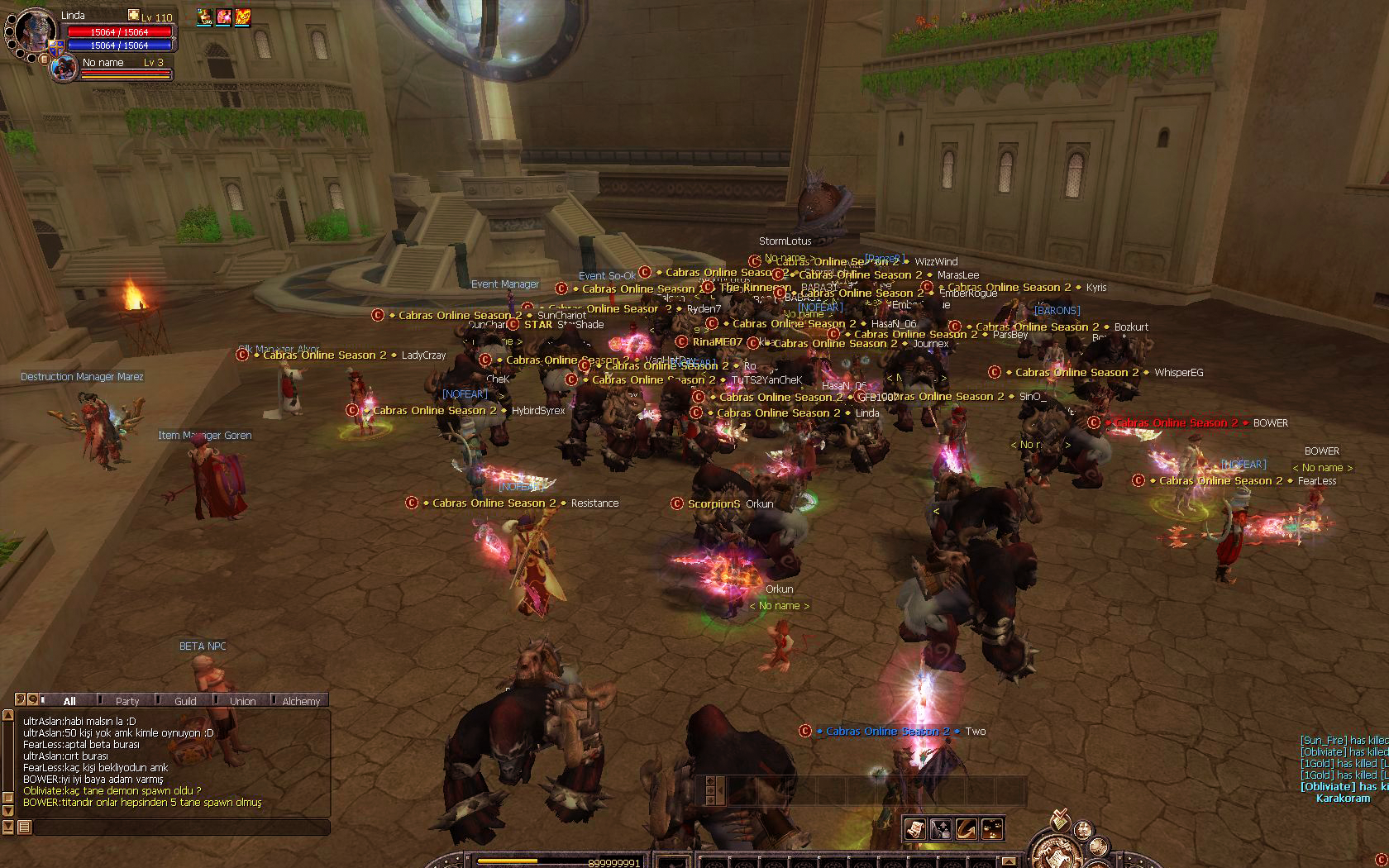Click the curved arrow action icon

(x=967, y=828)
